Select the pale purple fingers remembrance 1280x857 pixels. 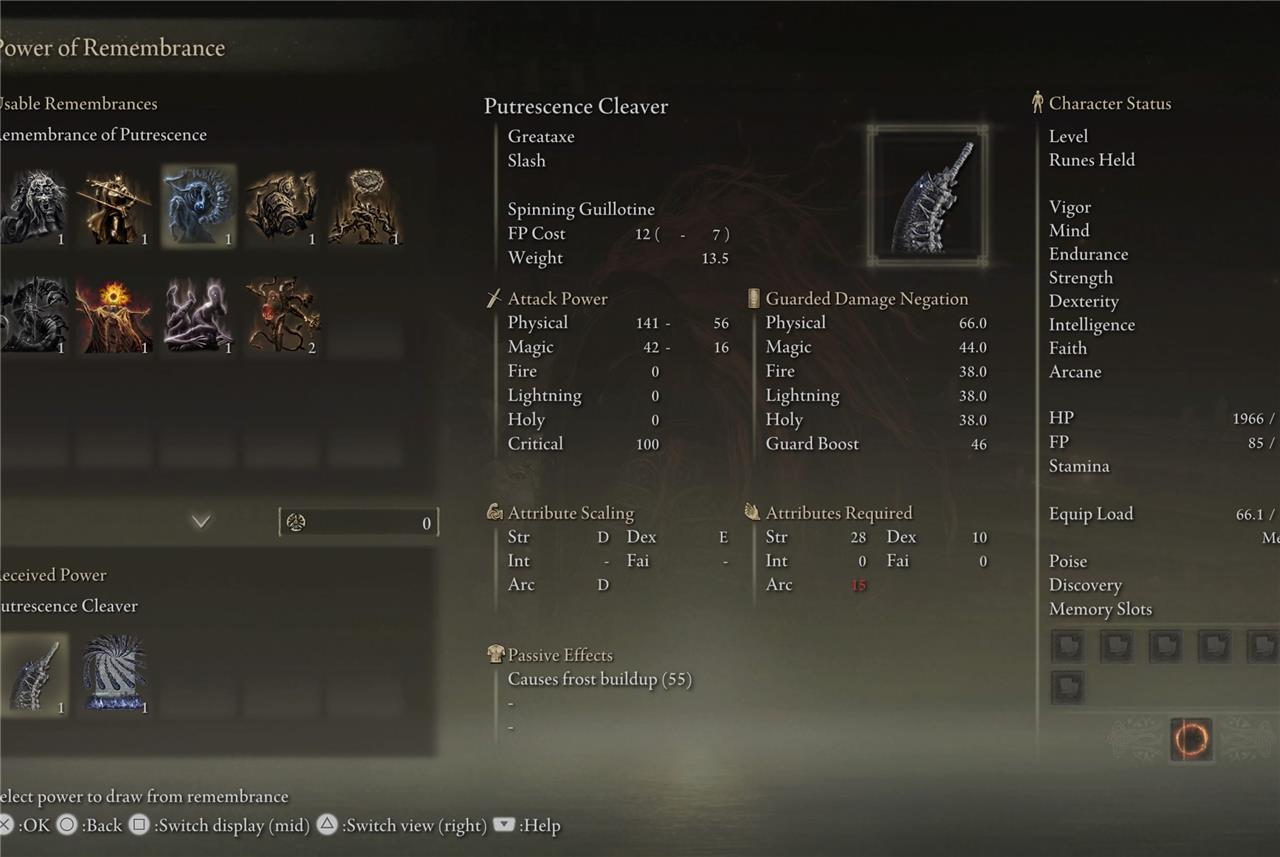[x=199, y=314]
